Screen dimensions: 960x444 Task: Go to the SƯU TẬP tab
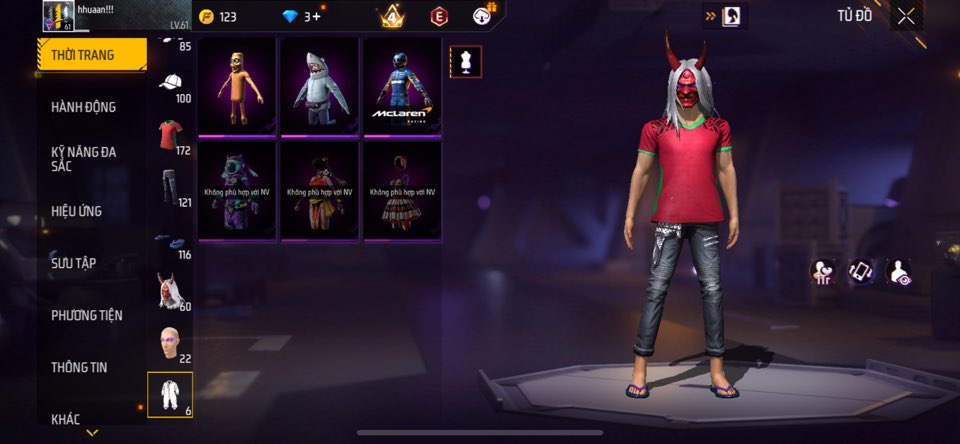[x=74, y=263]
